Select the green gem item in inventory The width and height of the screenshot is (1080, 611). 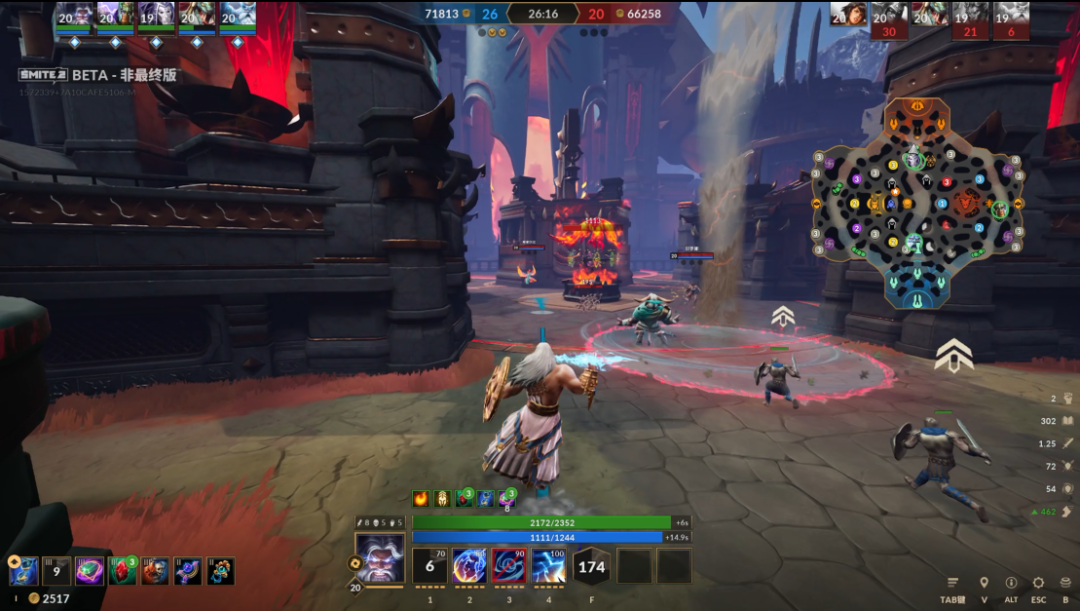click(89, 571)
